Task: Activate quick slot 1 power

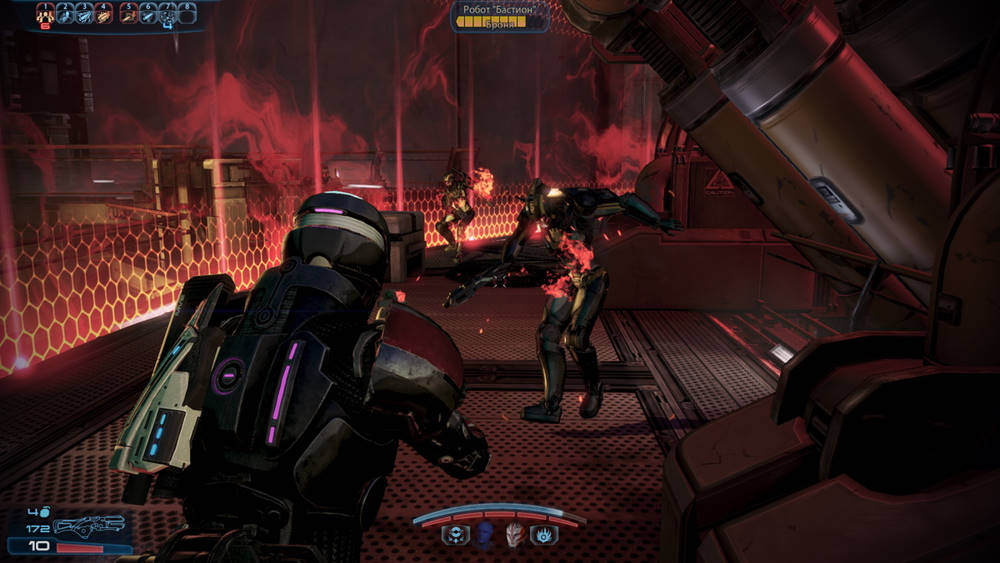Action: coord(46,13)
